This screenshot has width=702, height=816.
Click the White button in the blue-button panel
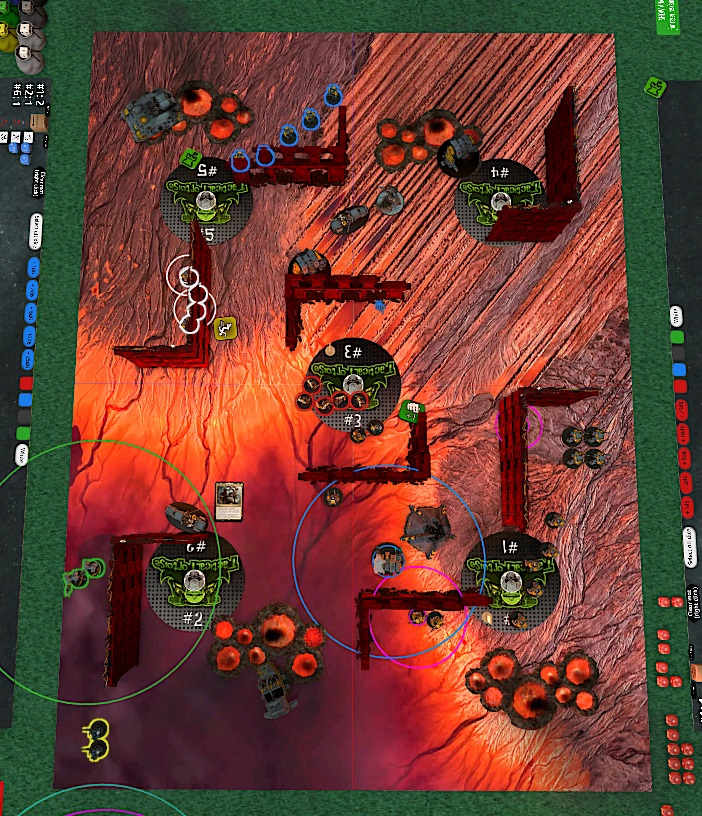[x=21, y=456]
